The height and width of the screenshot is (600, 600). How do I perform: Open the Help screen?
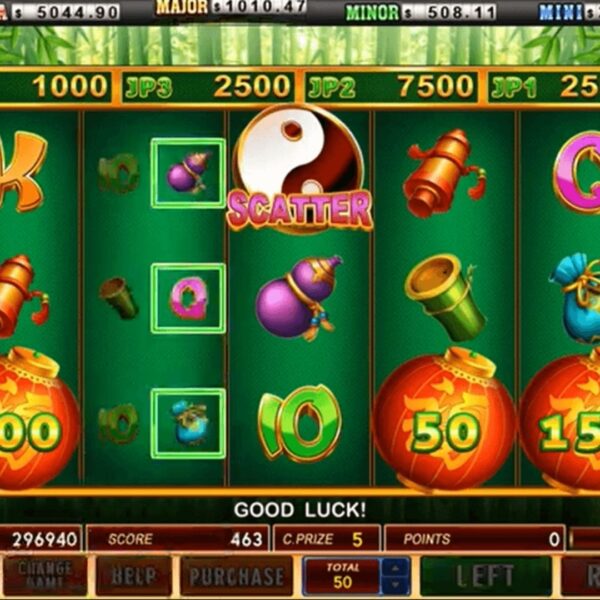pyautogui.click(x=133, y=576)
